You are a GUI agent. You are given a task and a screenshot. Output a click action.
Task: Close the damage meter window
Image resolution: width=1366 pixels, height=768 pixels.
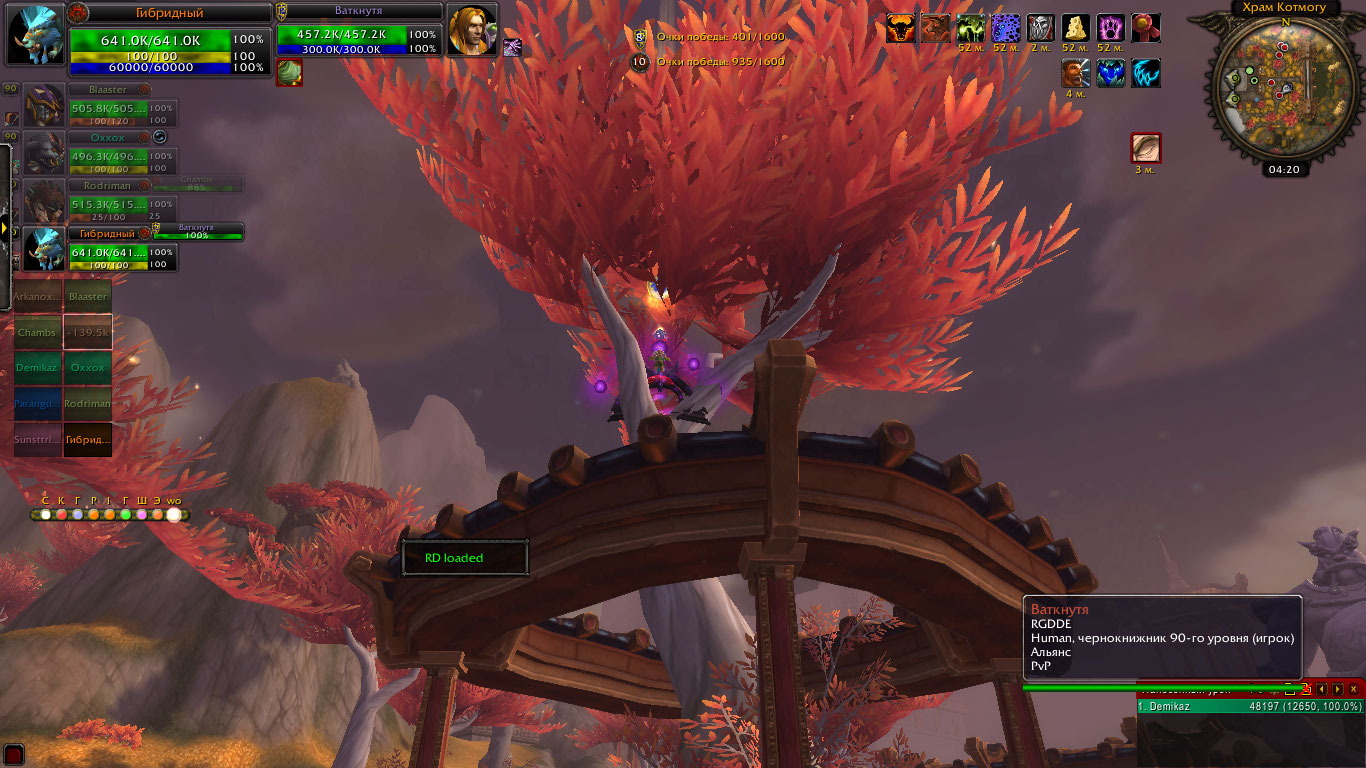(1354, 689)
